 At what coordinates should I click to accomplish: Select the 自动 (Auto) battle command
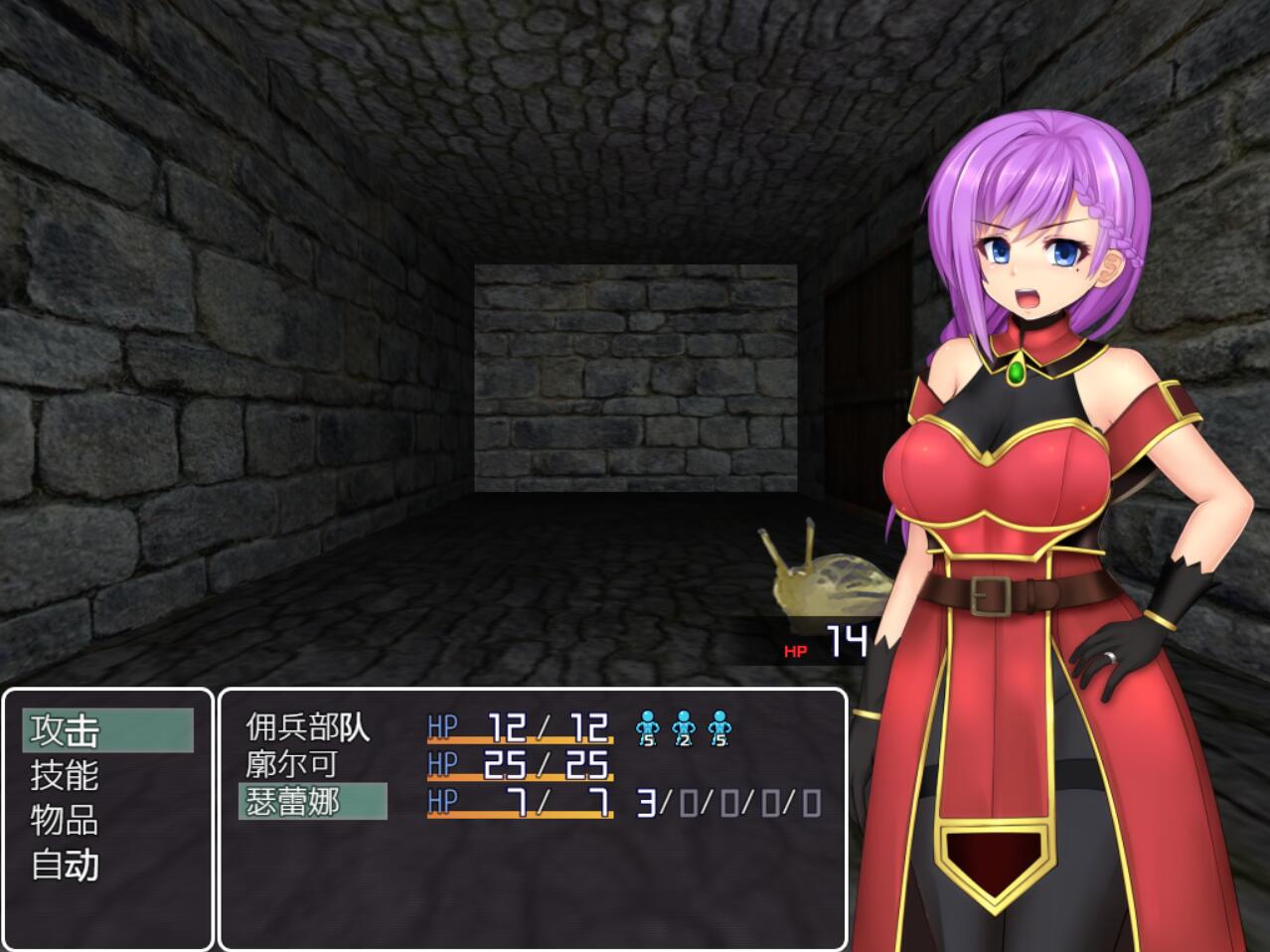[66, 865]
